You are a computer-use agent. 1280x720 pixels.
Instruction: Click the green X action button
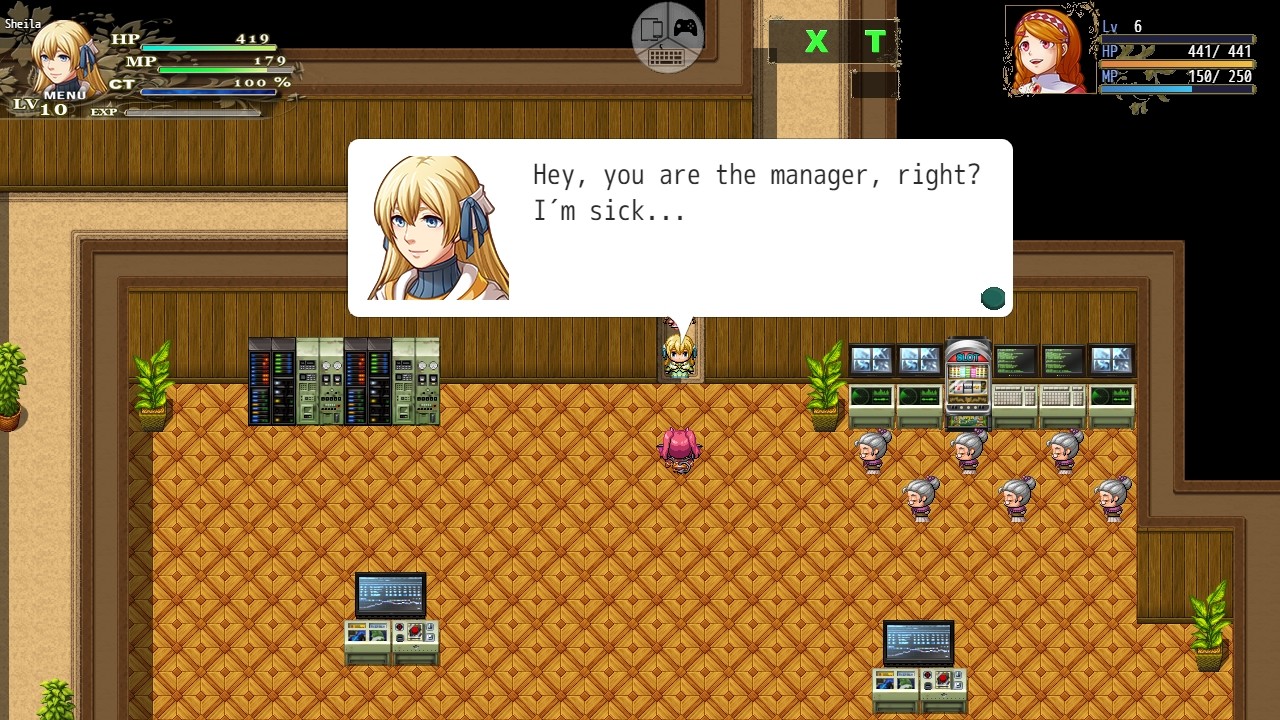[816, 42]
